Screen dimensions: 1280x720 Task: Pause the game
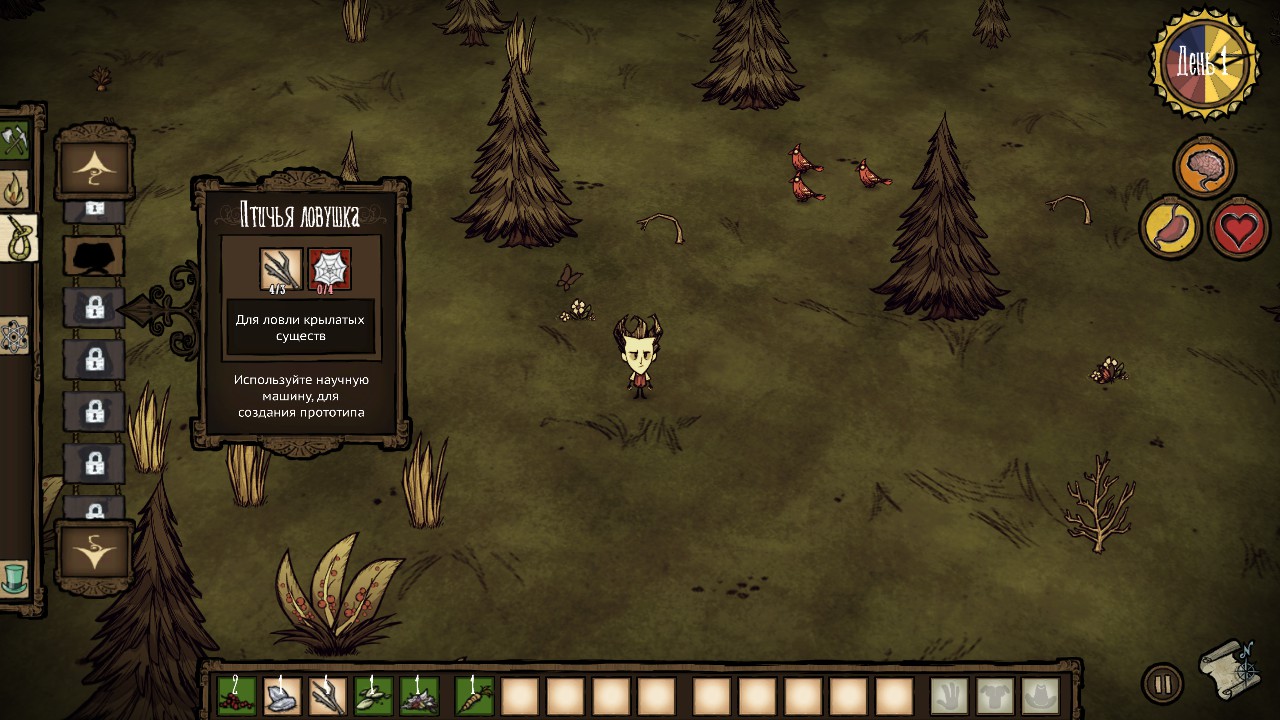1162,684
